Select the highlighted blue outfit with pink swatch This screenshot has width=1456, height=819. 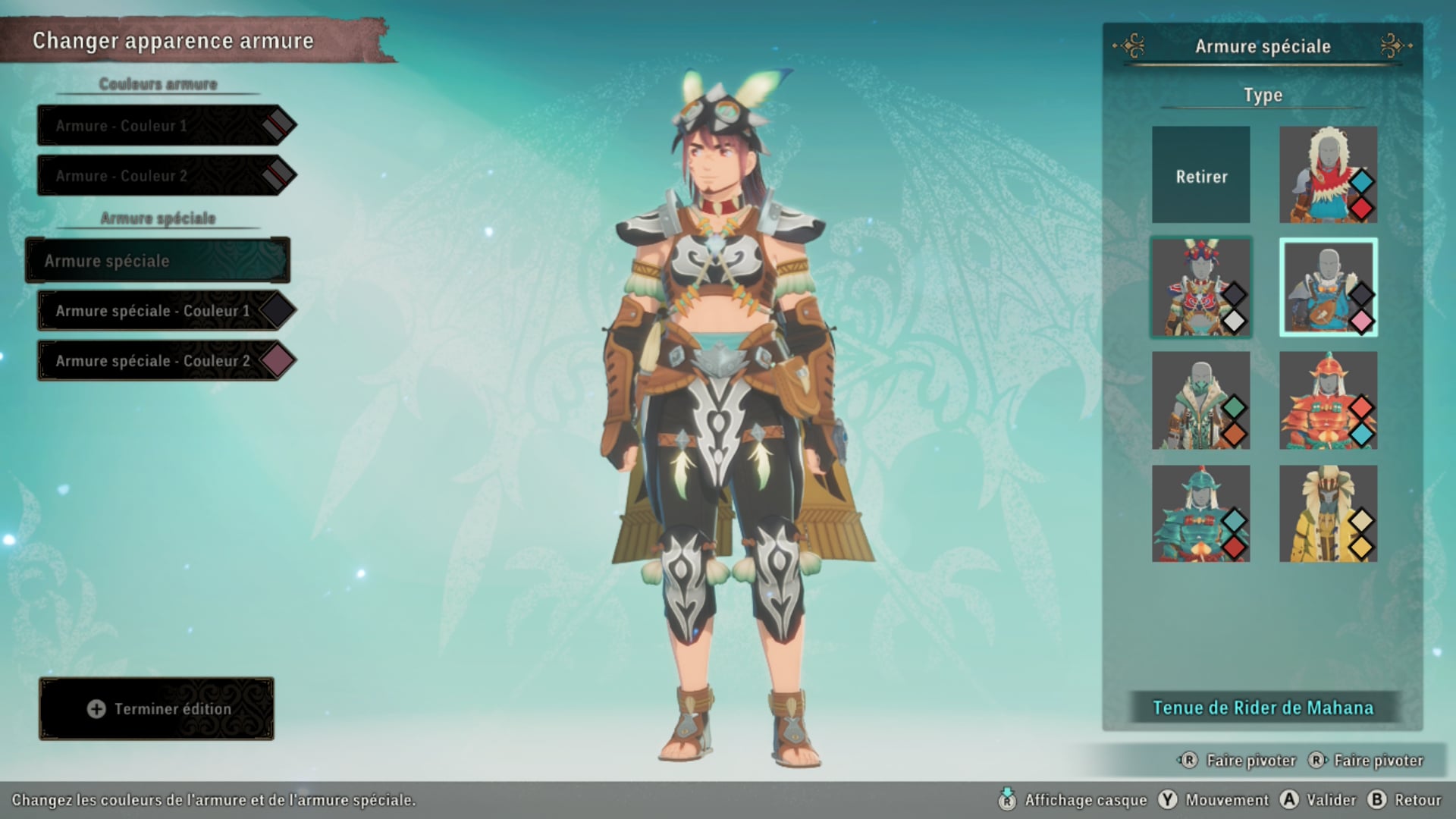pos(1328,288)
